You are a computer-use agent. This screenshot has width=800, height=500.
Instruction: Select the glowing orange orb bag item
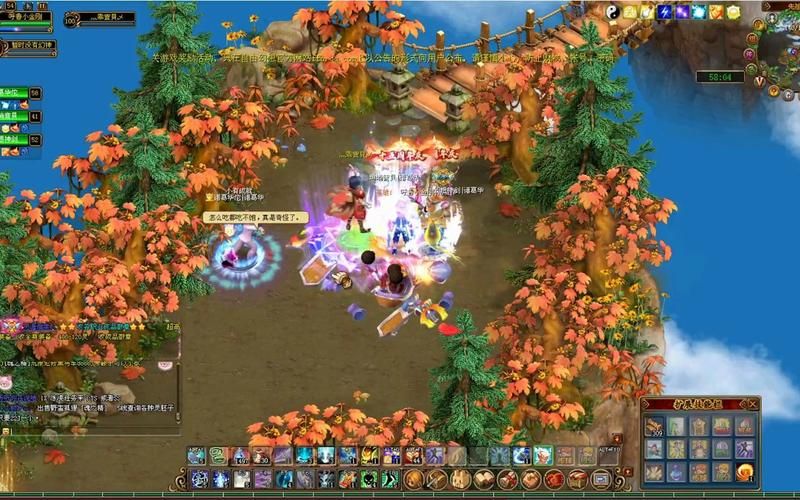point(744,472)
